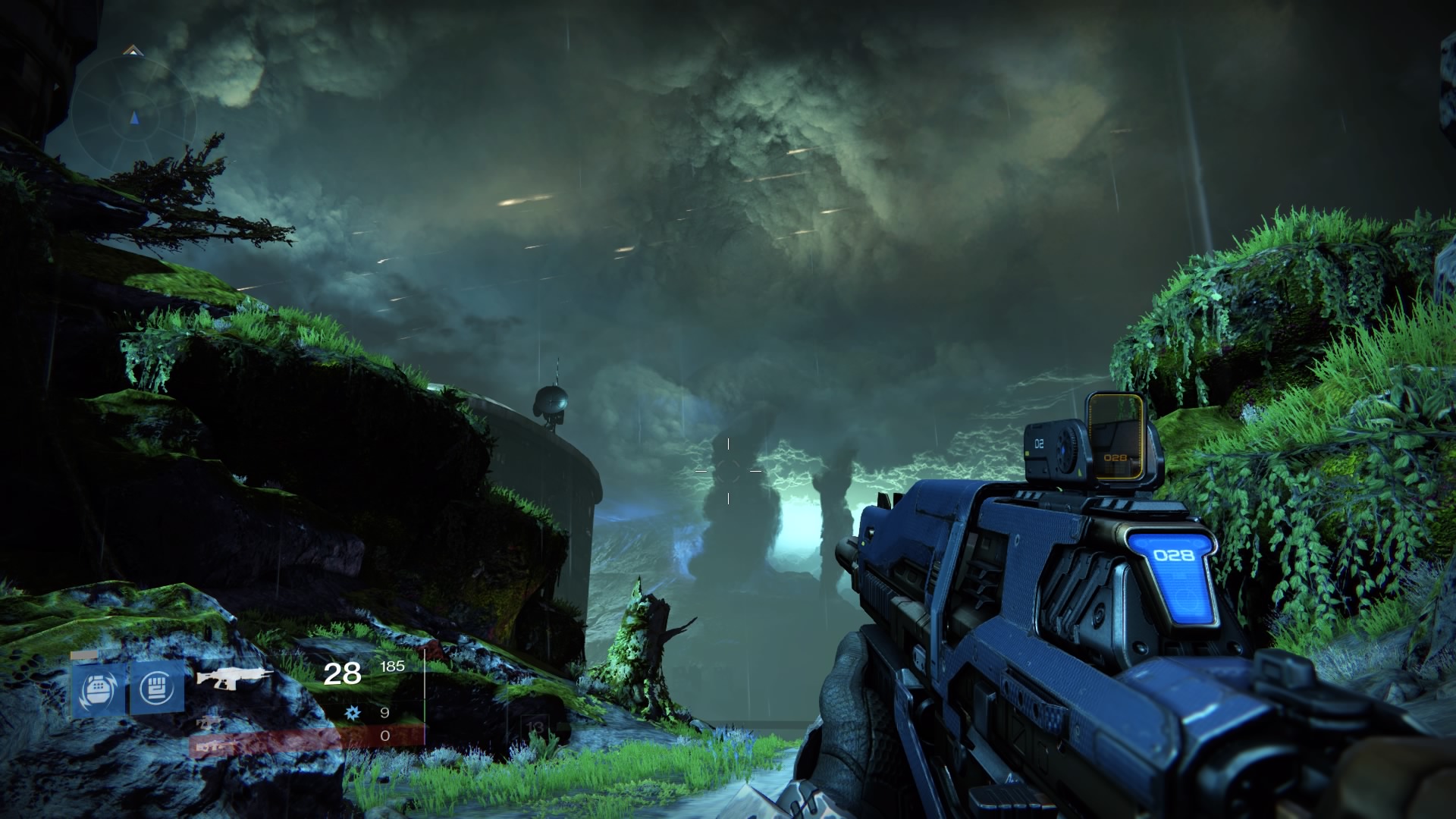
Task: Activate the fist melee ability icon
Action: 157,688
